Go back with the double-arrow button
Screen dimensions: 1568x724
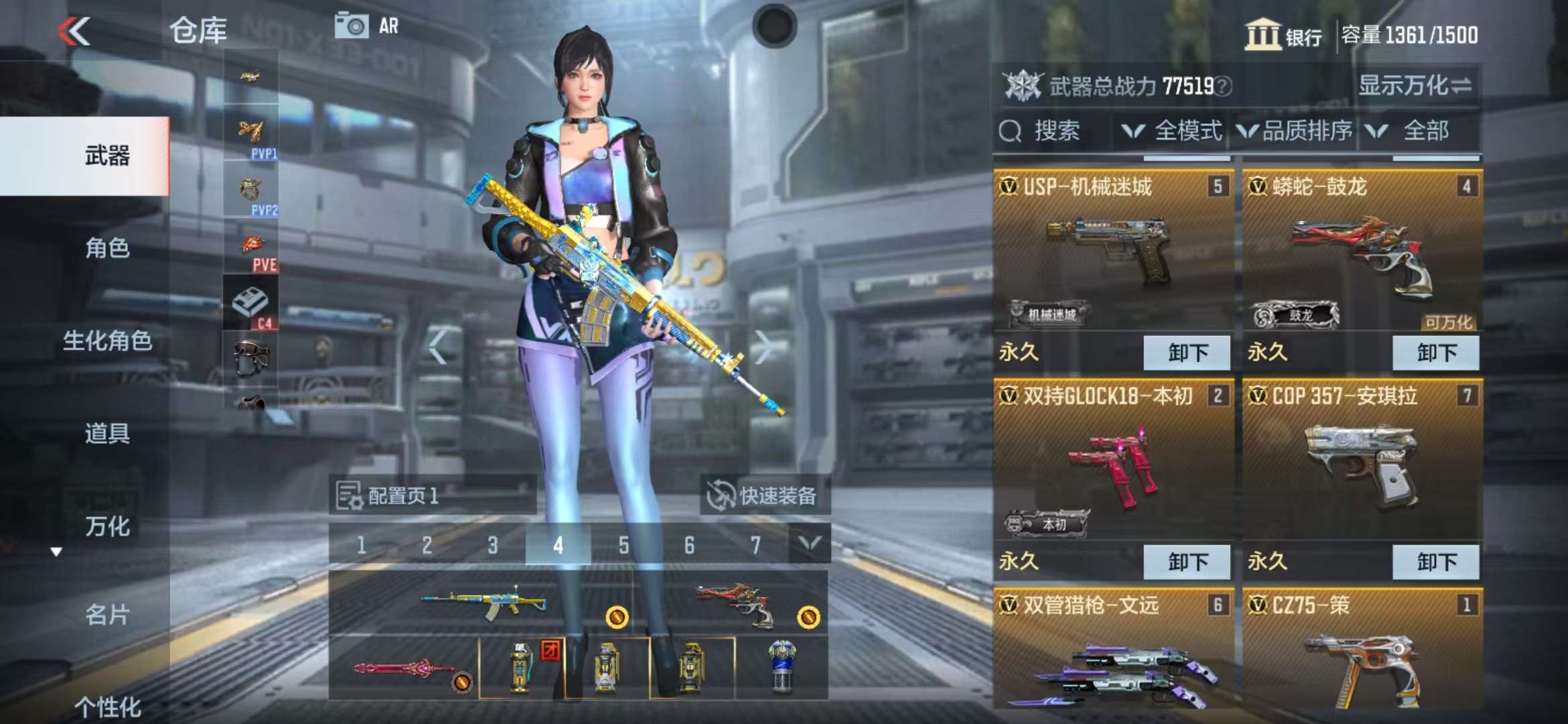pos(74,31)
